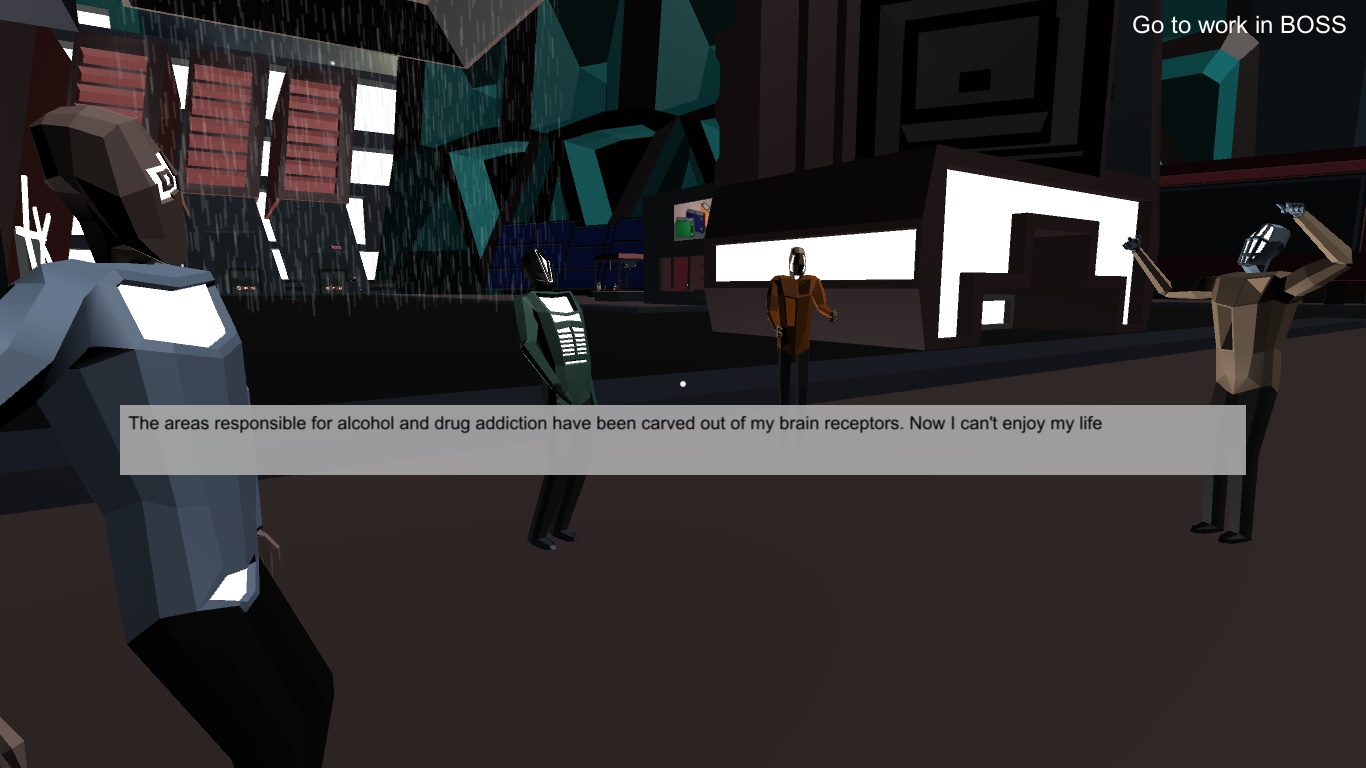Click the selfie phone in the robot's raised hand

1290,208
